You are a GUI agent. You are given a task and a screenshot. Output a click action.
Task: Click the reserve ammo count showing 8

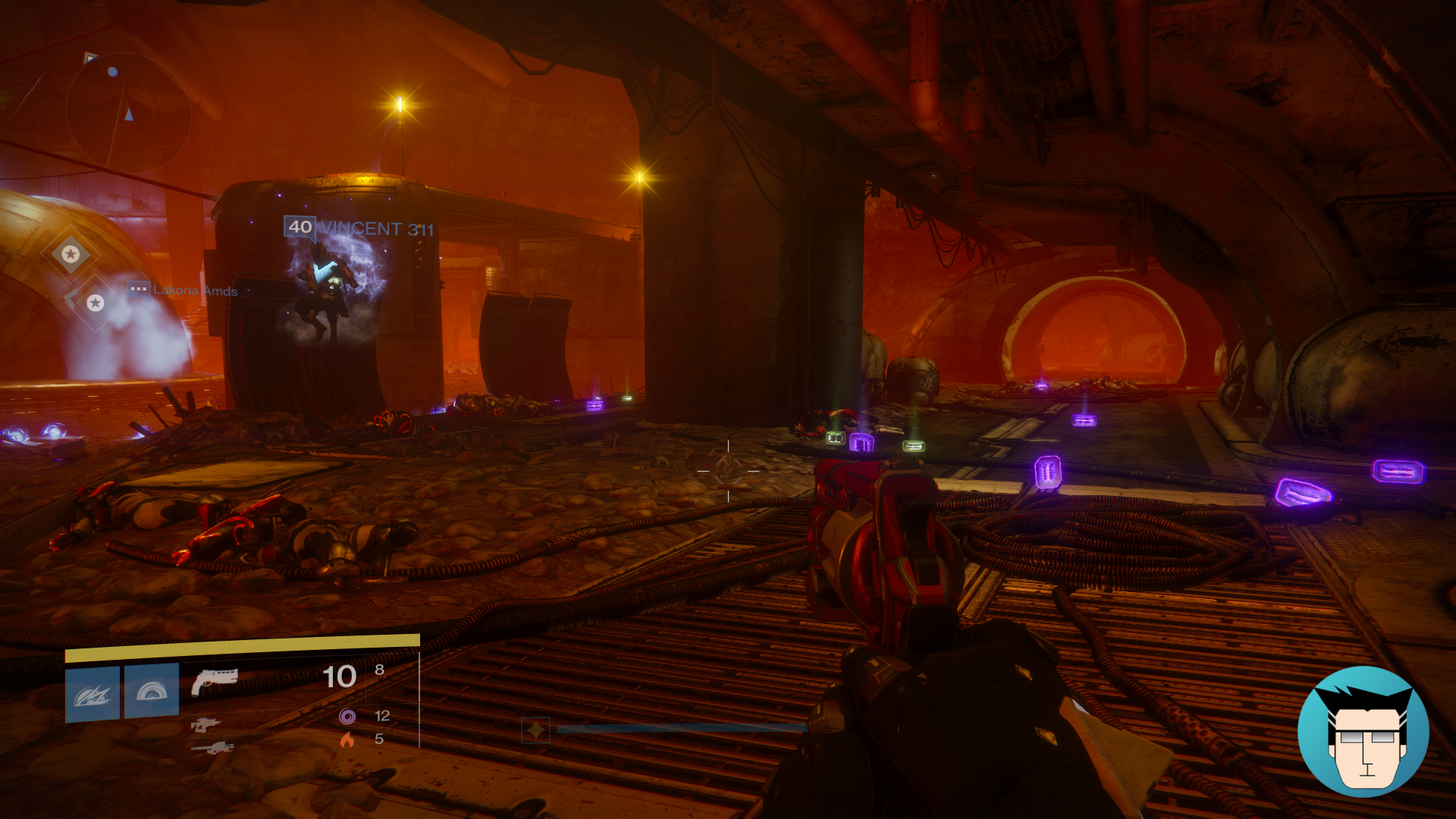pyautogui.click(x=379, y=669)
